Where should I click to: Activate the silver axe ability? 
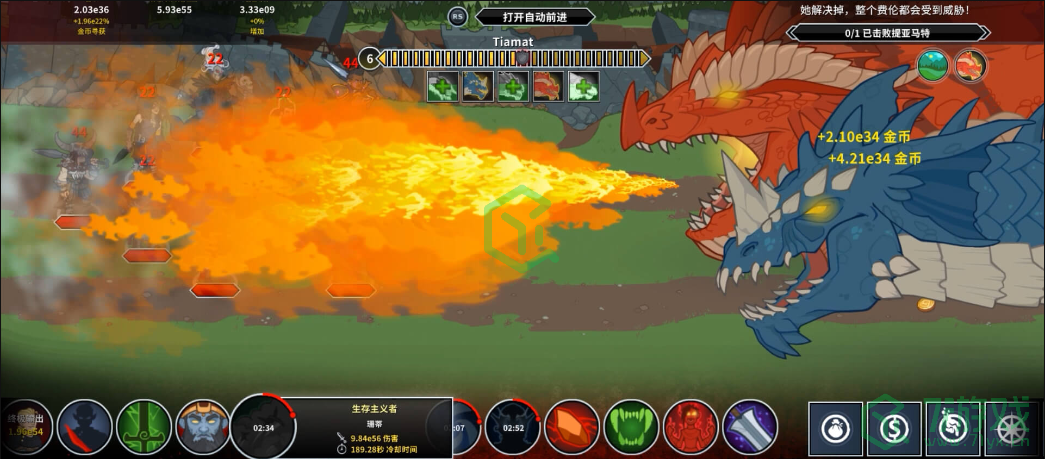[750, 427]
